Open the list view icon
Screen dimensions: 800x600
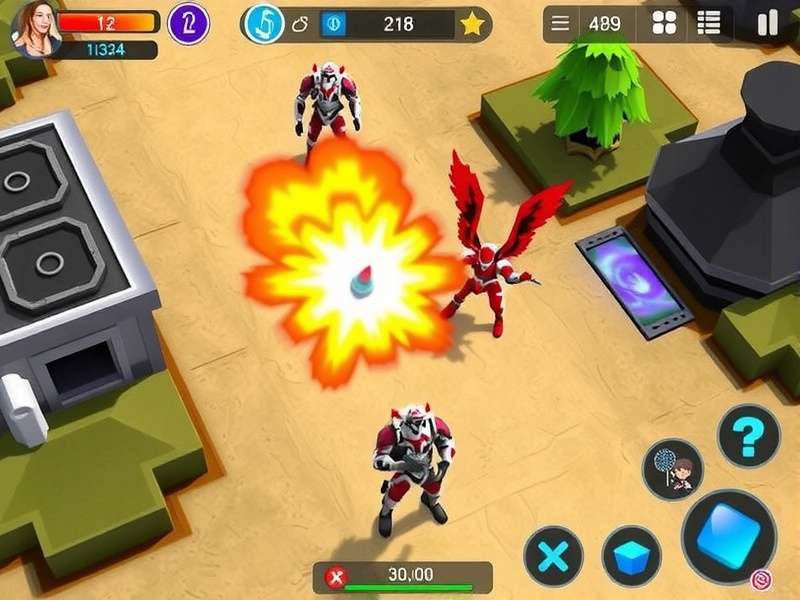[709, 24]
